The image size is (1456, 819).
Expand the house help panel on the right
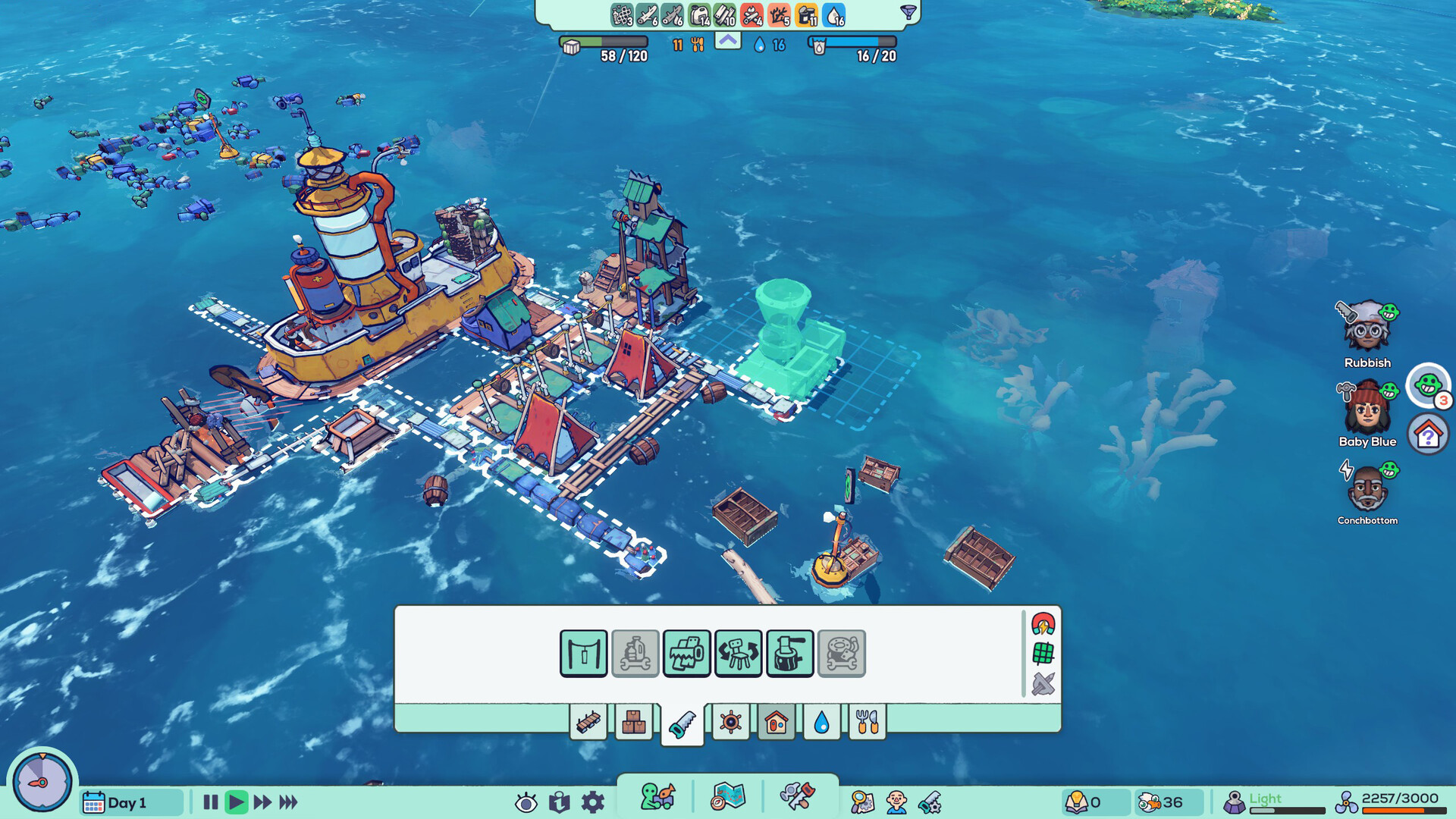pos(1429,435)
